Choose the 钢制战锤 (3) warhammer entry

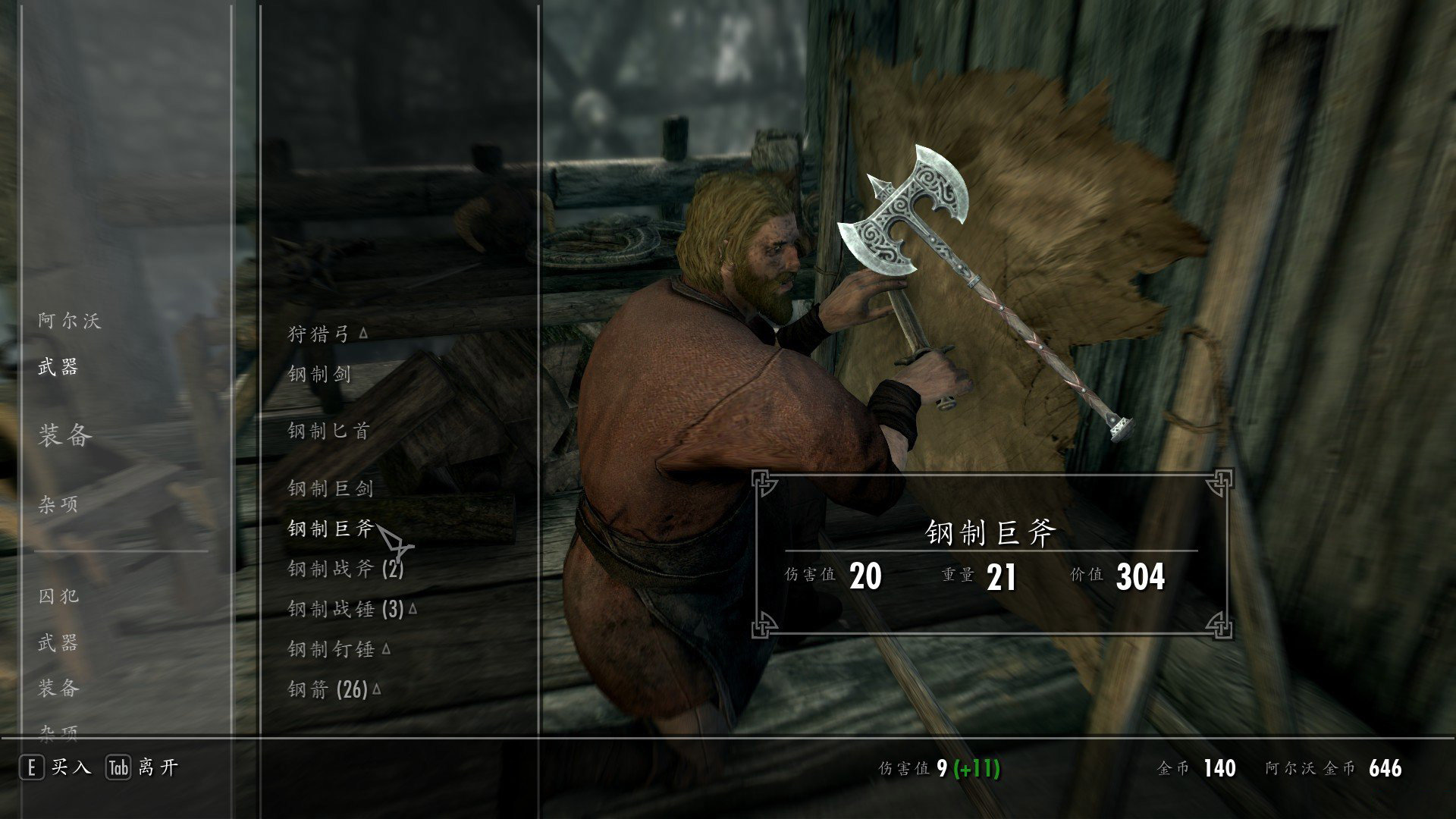tap(345, 609)
